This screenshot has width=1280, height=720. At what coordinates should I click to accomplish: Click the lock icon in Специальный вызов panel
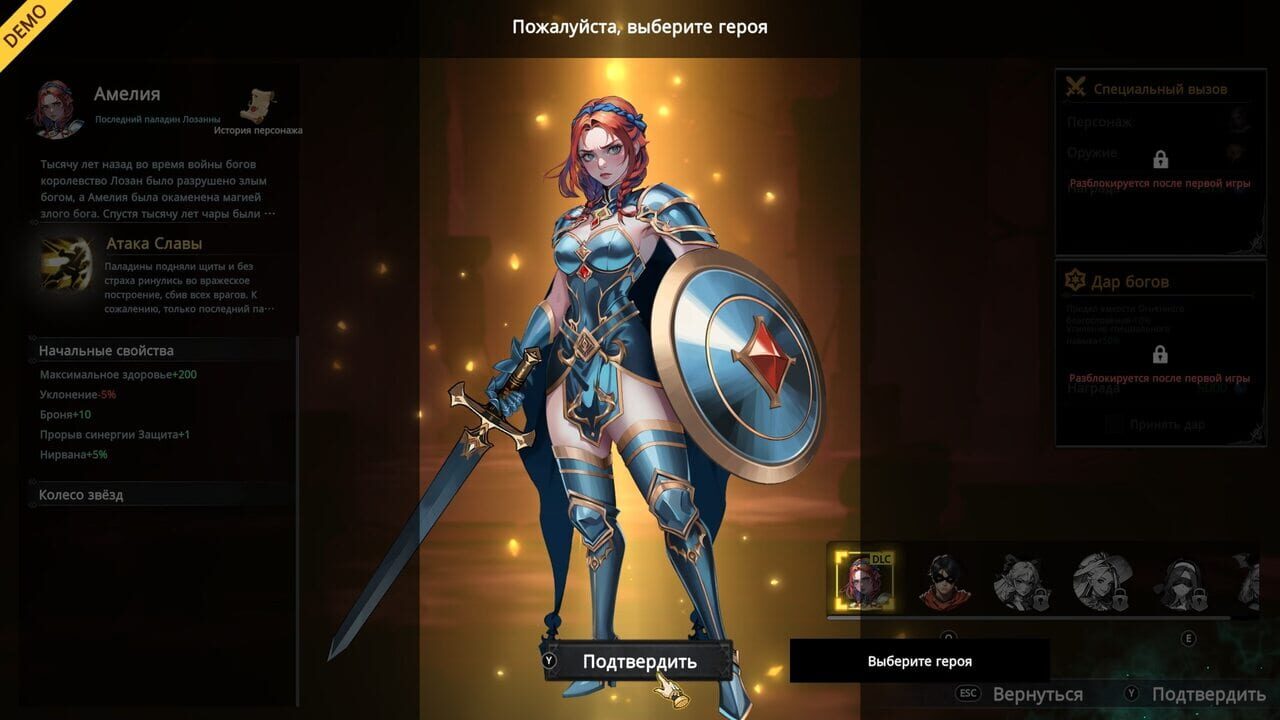1160,160
